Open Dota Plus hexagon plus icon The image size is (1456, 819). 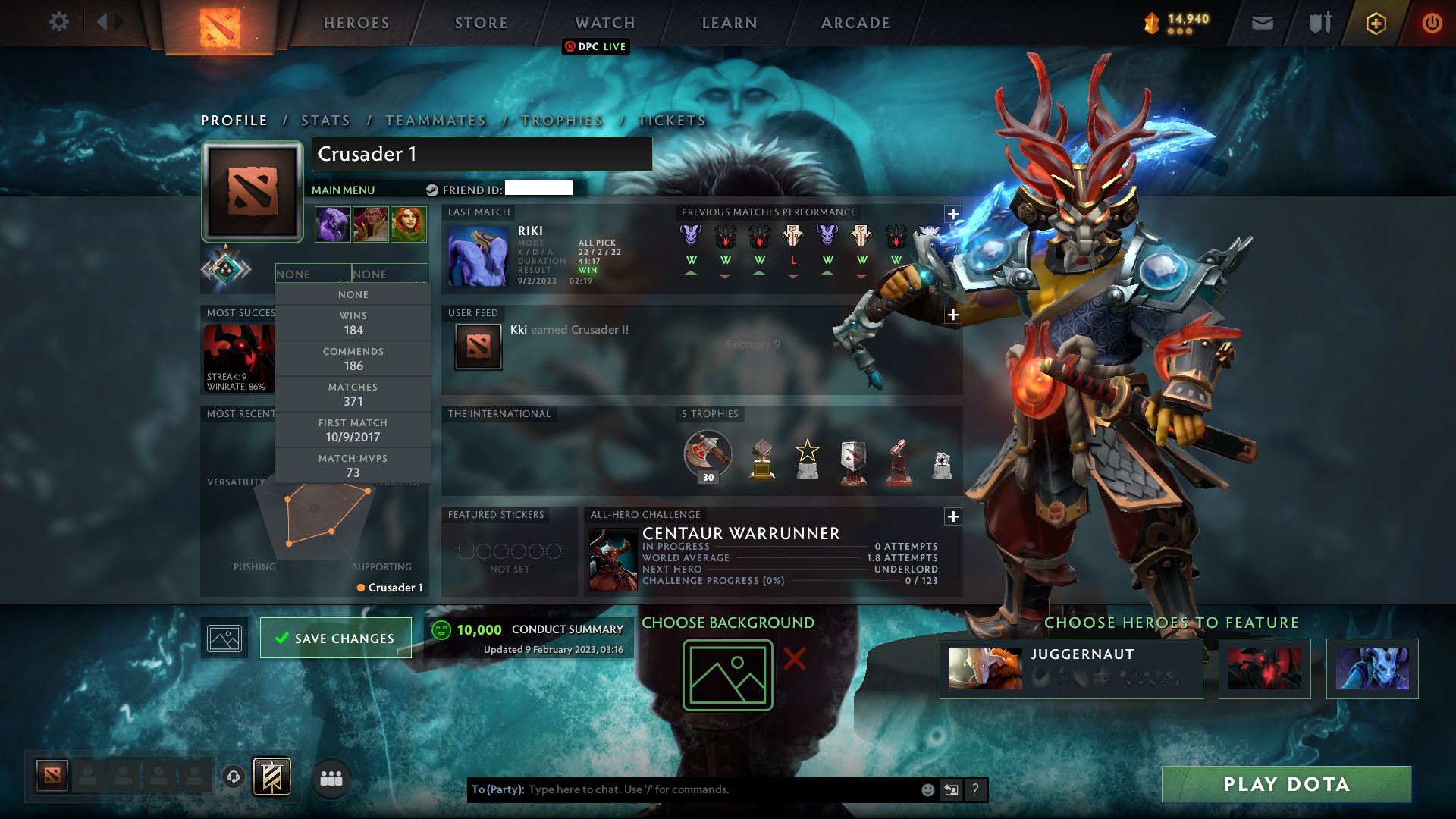(1376, 24)
